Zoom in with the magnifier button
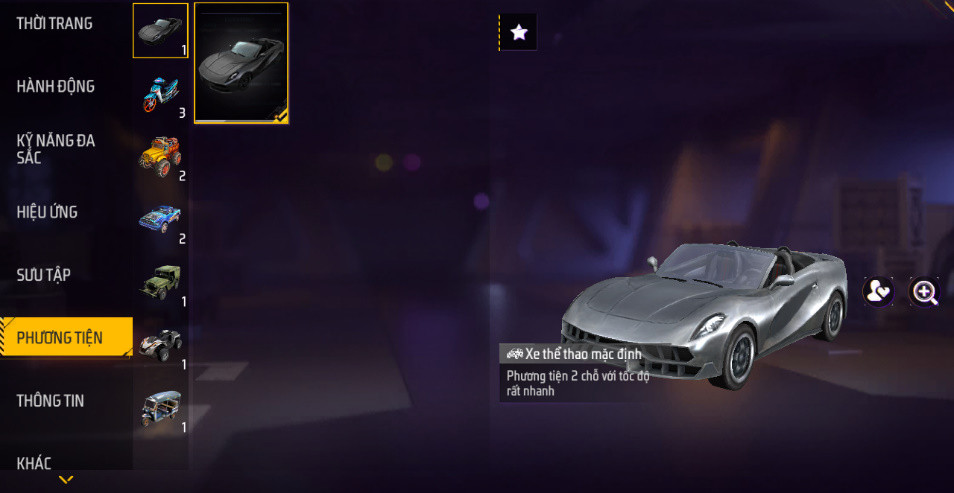Image resolution: width=954 pixels, height=493 pixels. pos(925,291)
